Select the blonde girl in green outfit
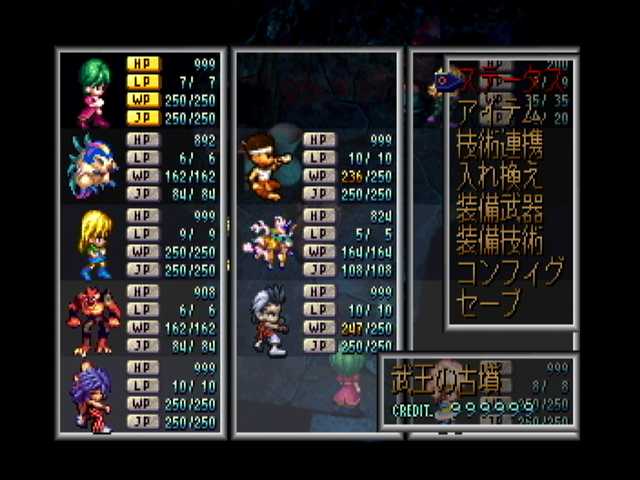 click(94, 243)
